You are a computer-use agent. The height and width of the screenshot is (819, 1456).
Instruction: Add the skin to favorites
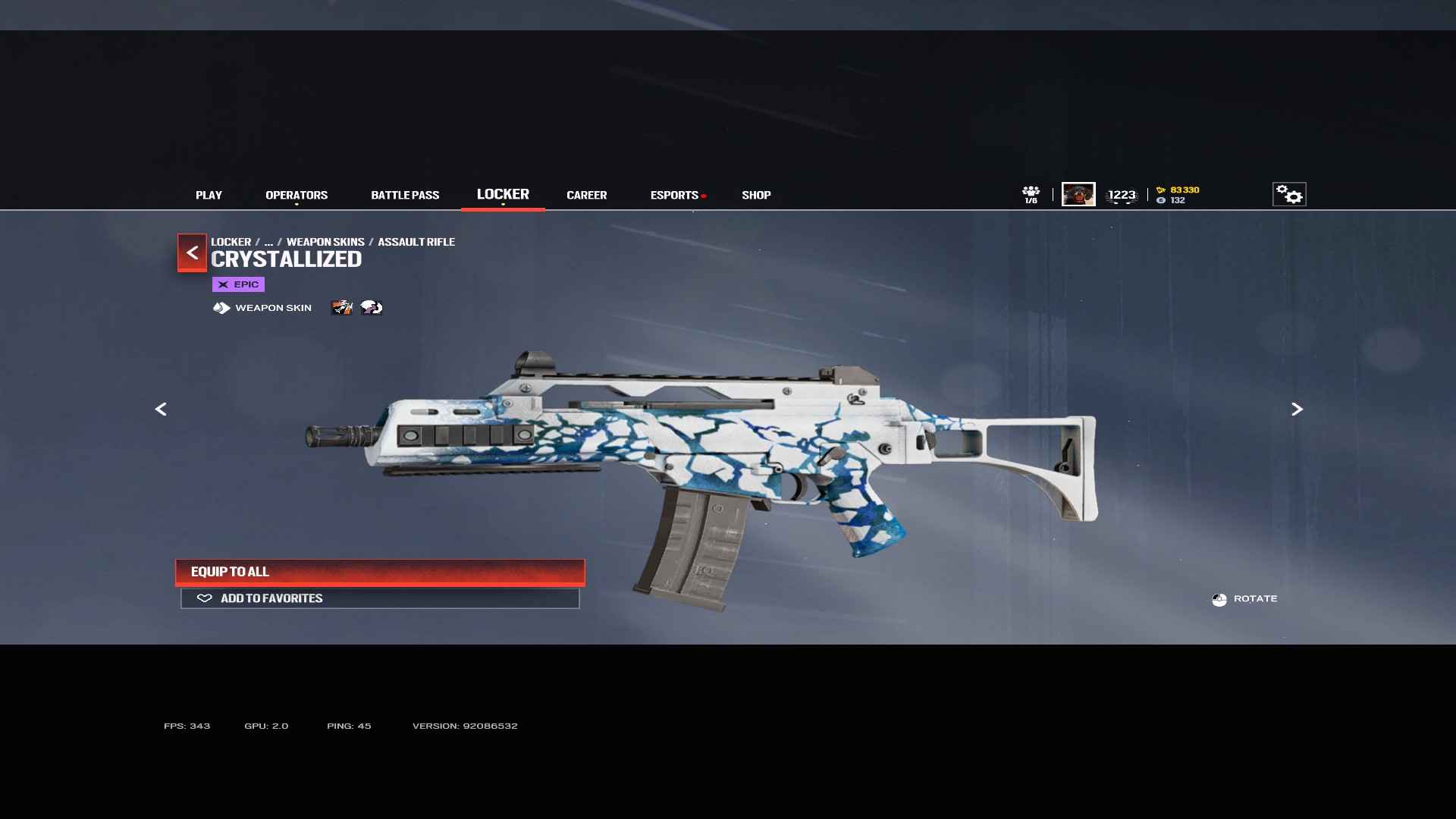(380, 598)
